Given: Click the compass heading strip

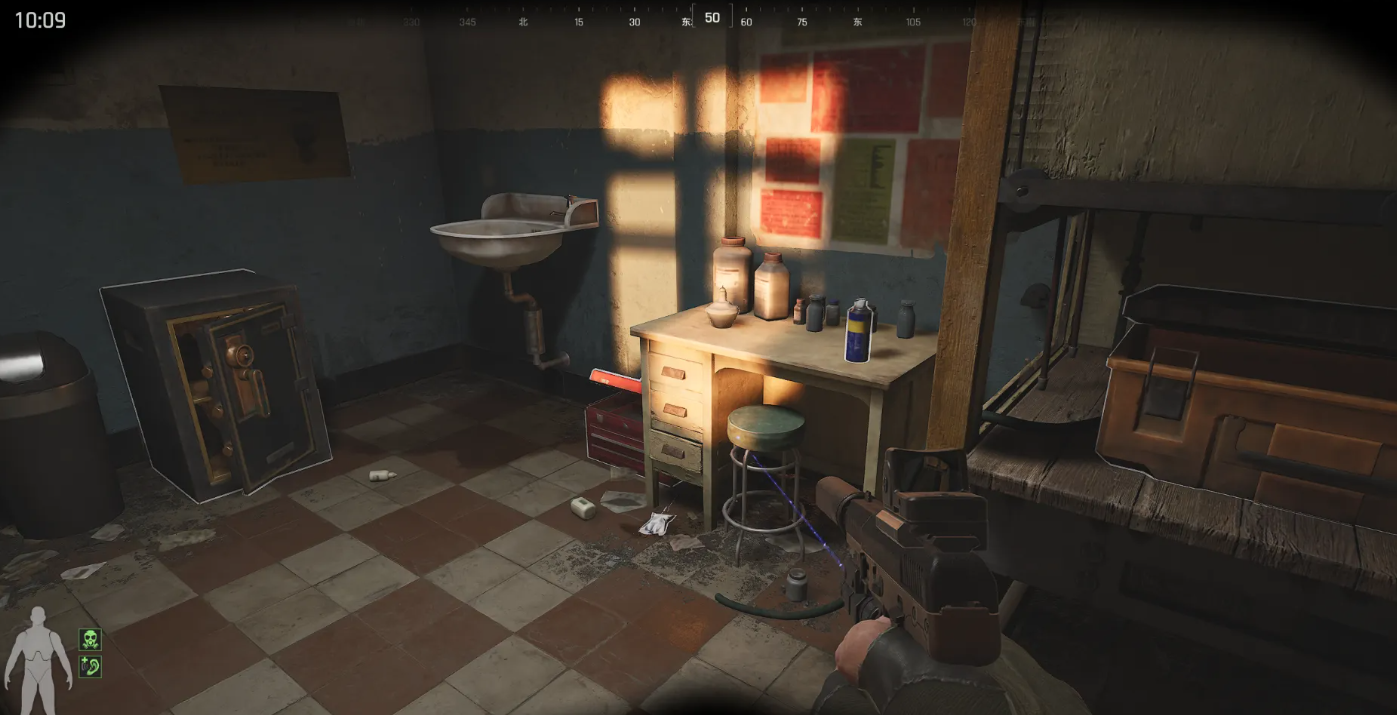Looking at the screenshot, I should (x=711, y=19).
